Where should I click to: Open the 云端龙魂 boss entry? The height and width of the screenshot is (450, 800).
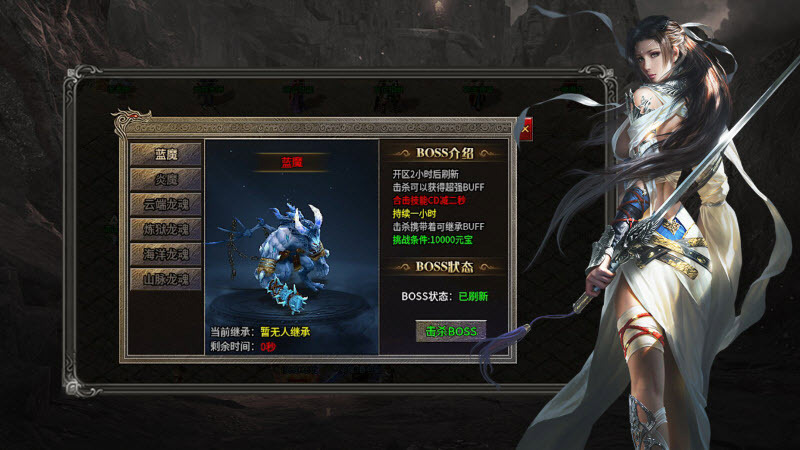click(165, 204)
